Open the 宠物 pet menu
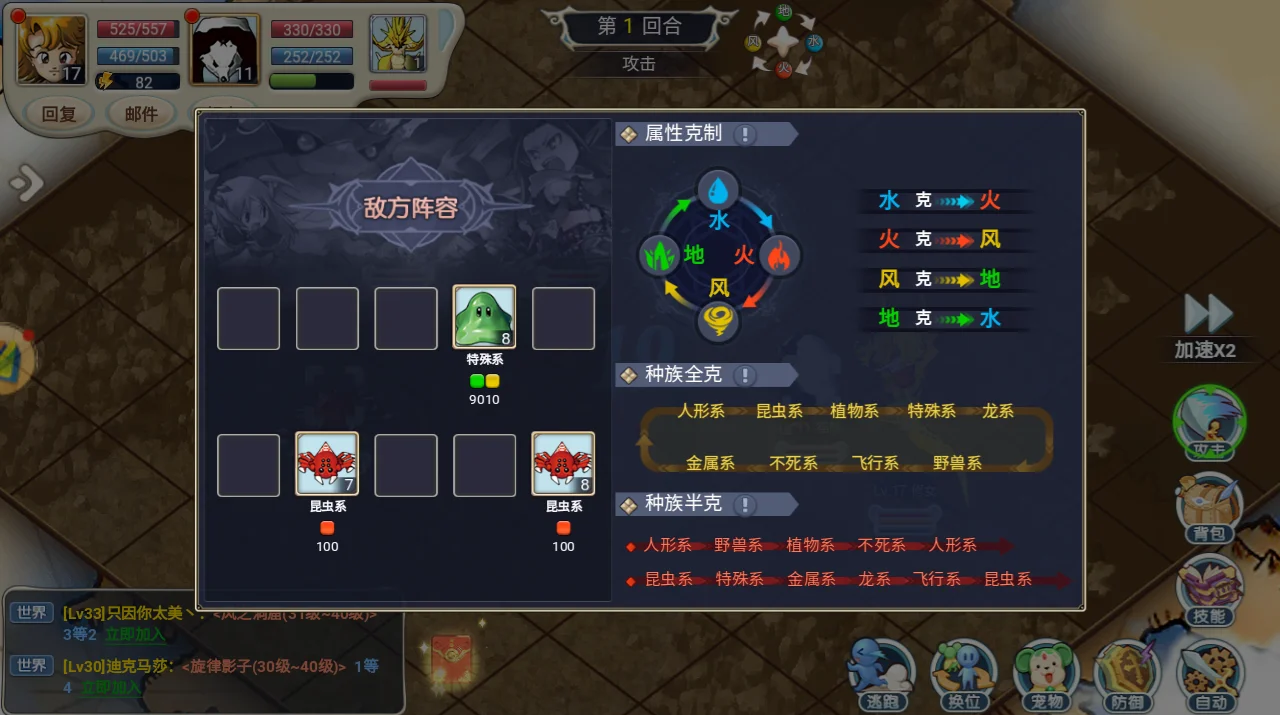The image size is (1280, 715). 1046,672
